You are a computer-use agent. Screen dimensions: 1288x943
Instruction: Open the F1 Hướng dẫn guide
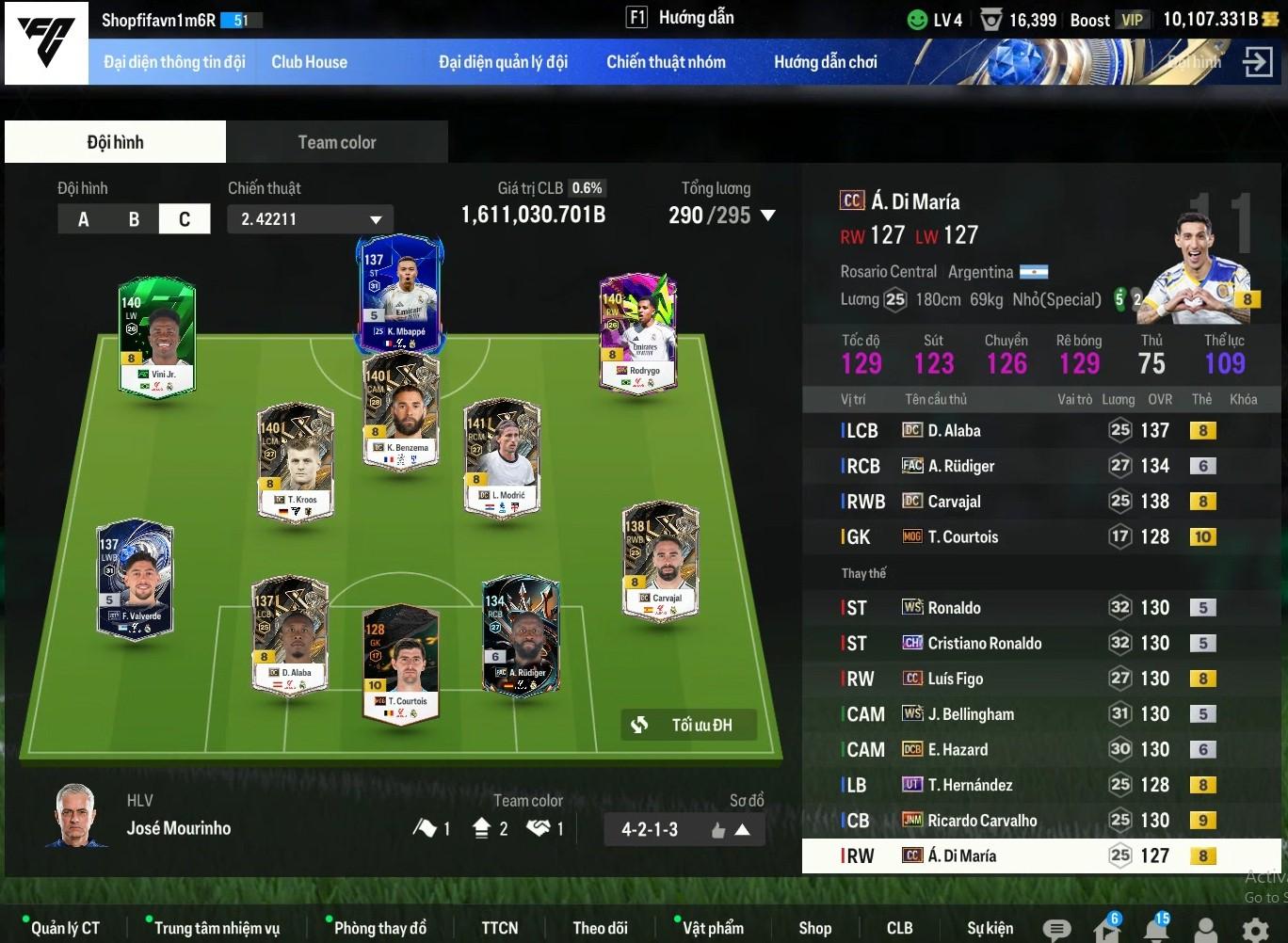[x=680, y=18]
